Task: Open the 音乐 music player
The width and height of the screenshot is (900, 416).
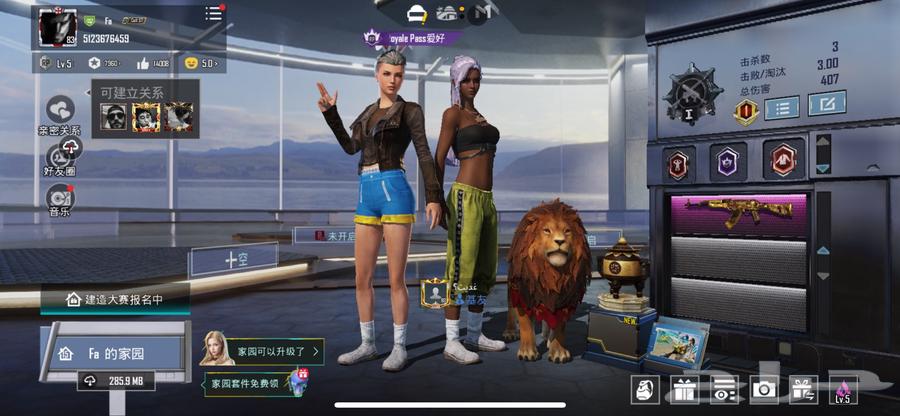Action: [x=60, y=198]
